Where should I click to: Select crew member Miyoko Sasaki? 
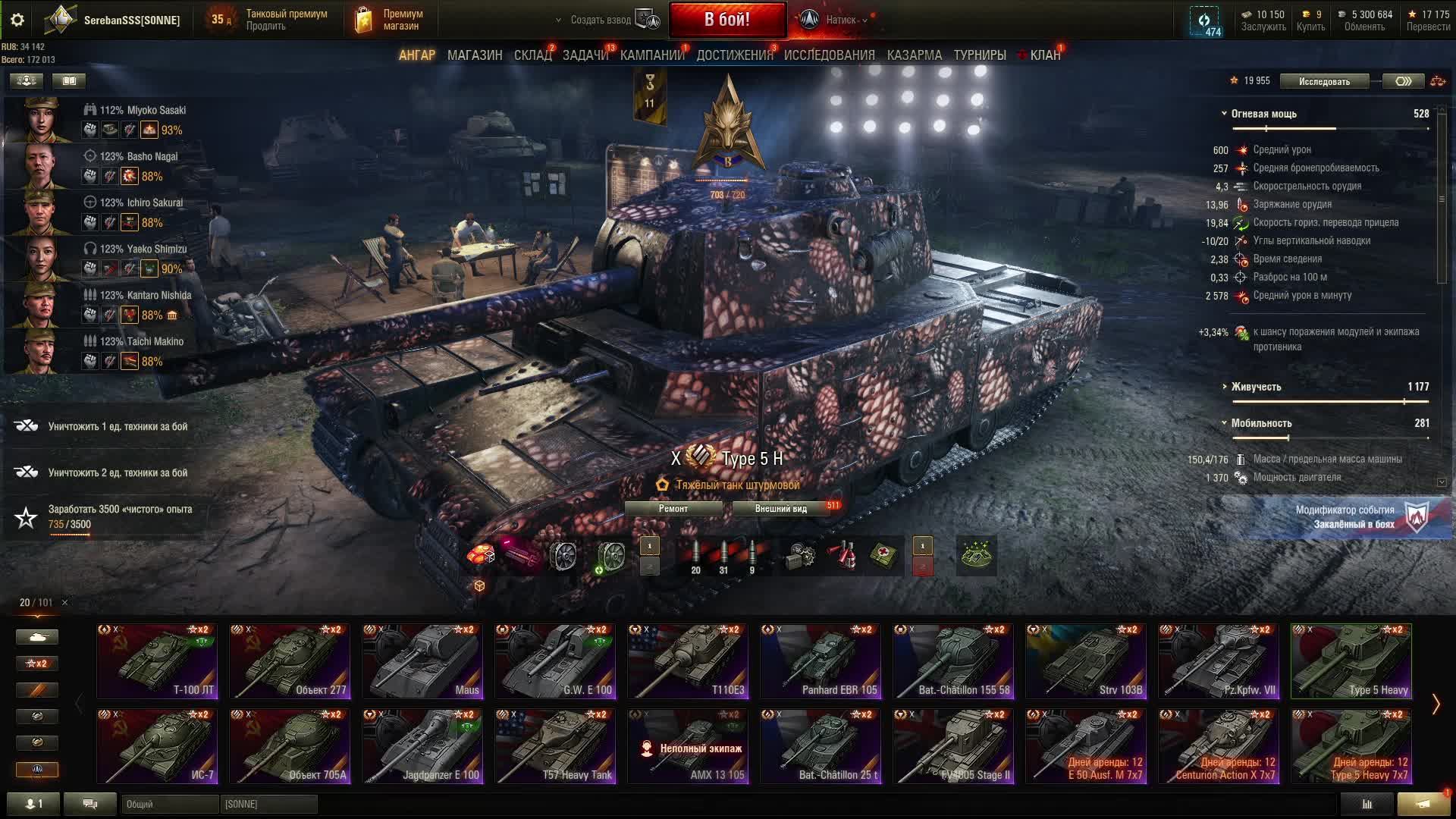pyautogui.click(x=143, y=110)
